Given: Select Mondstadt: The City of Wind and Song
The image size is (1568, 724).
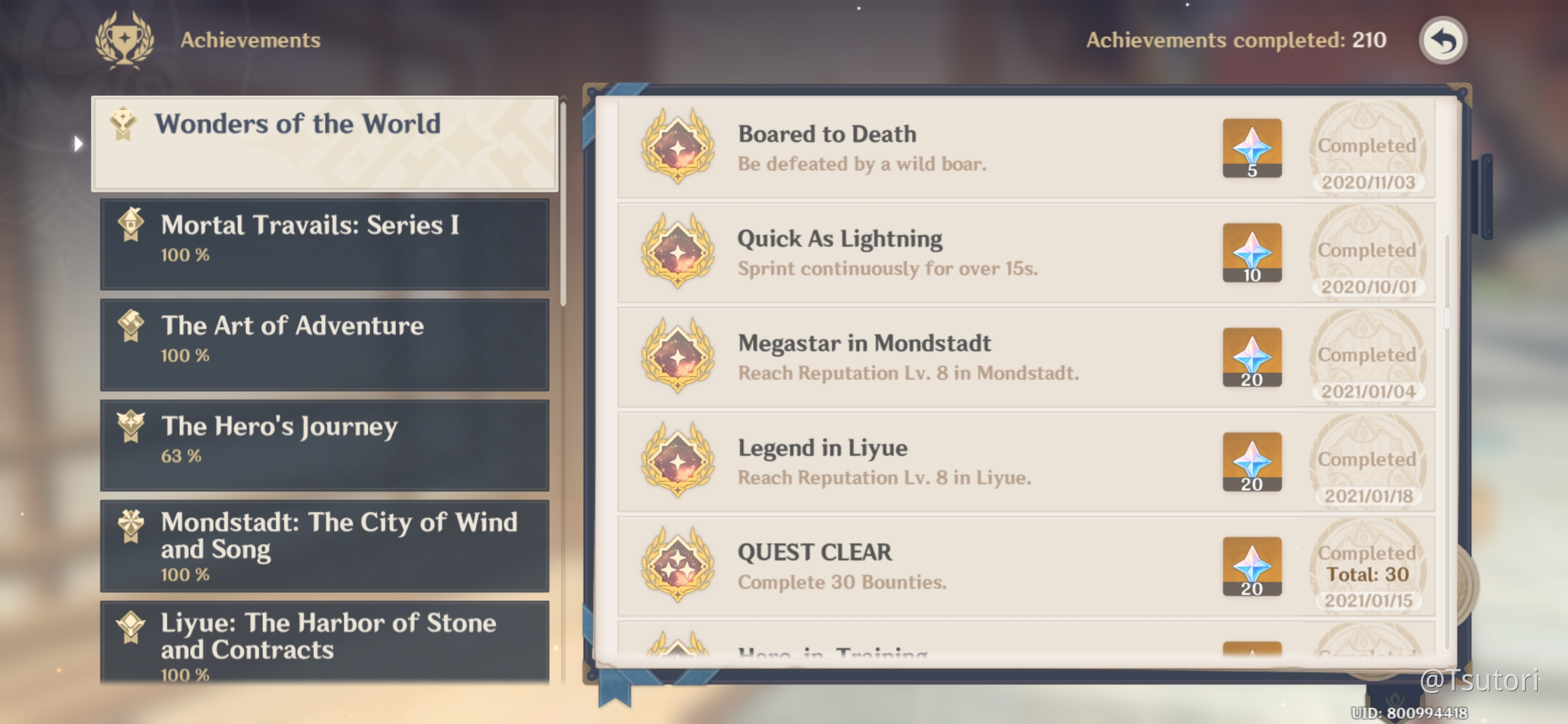Looking at the screenshot, I should 325,546.
